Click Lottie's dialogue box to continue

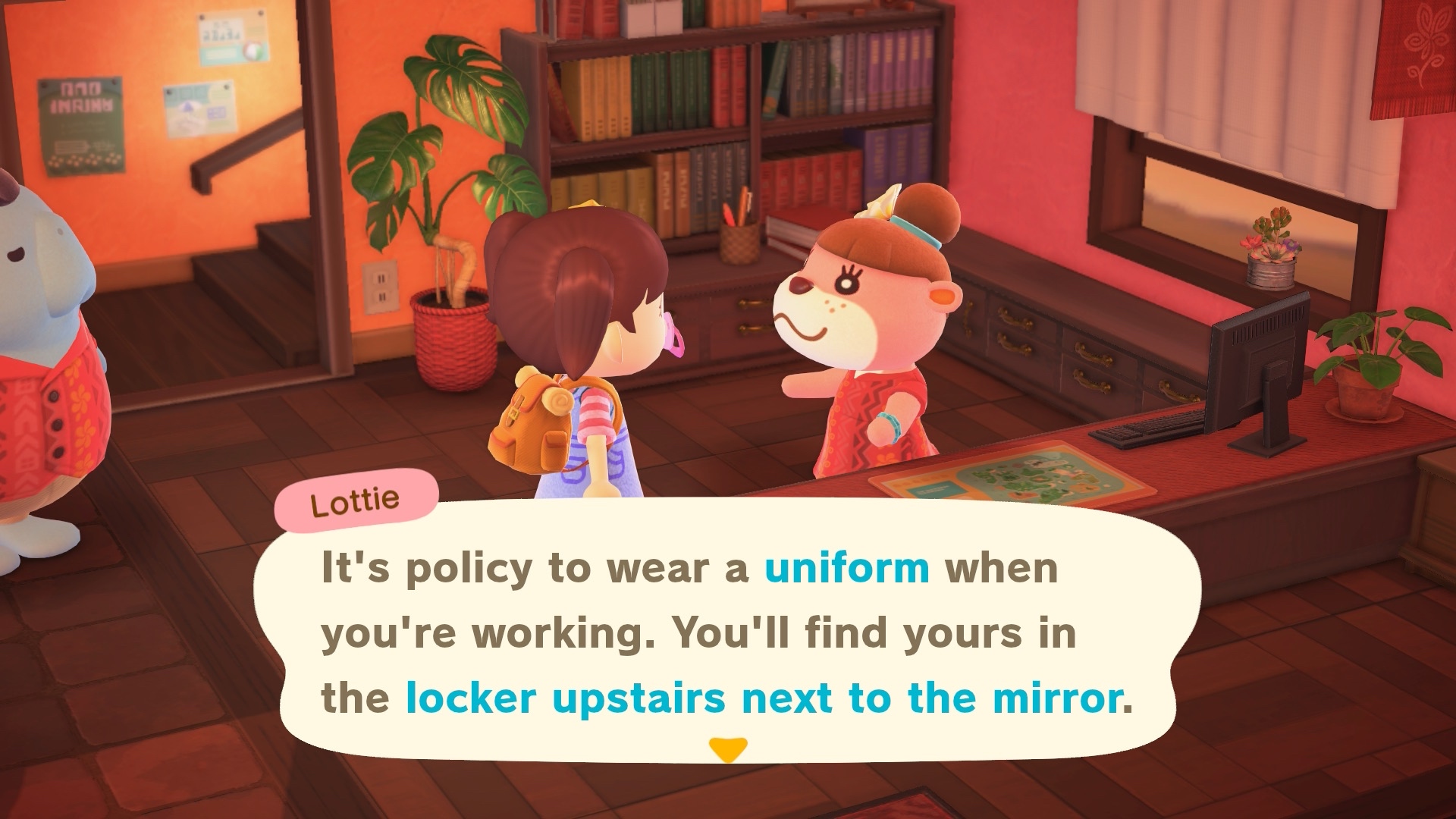(726, 633)
